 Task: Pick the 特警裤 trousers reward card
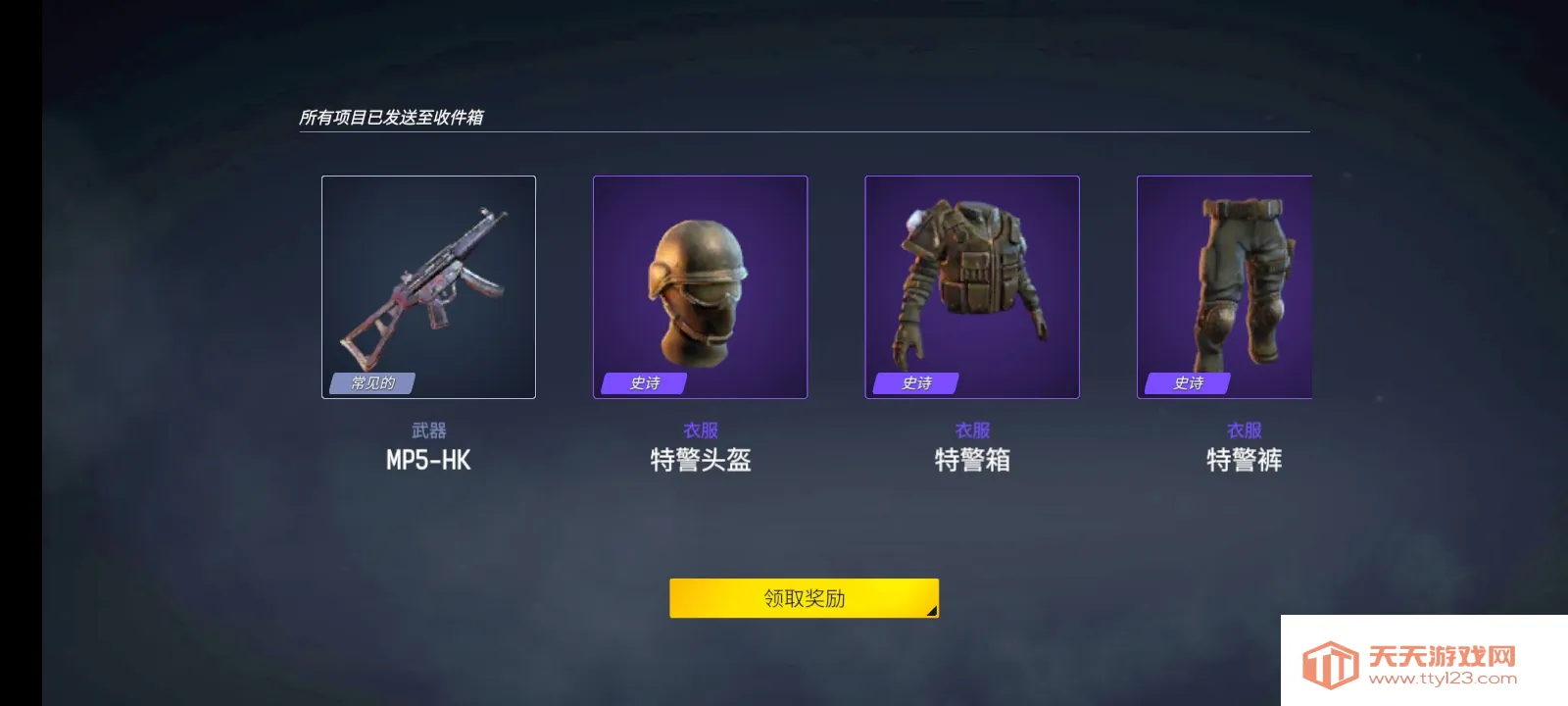[1224, 287]
